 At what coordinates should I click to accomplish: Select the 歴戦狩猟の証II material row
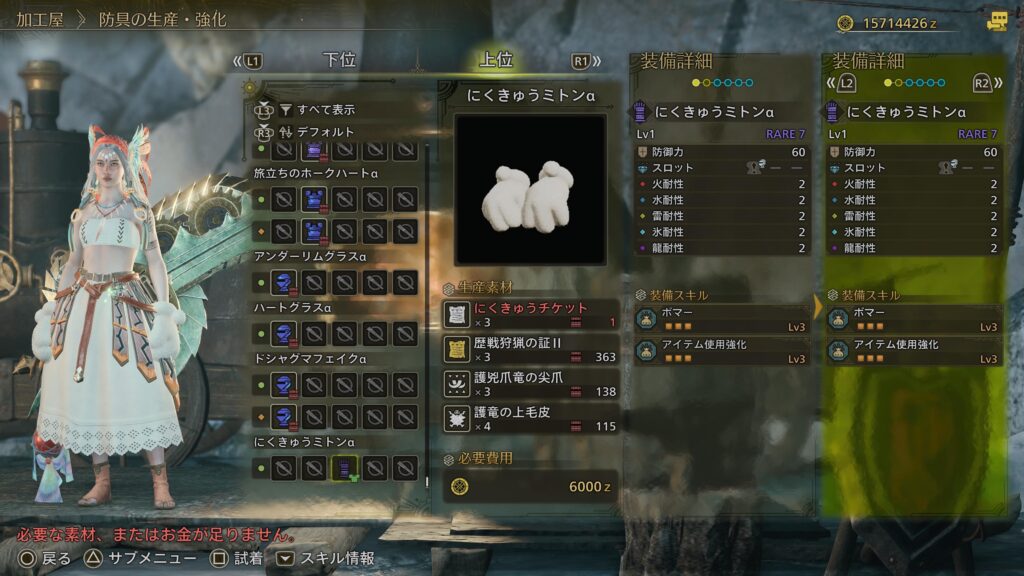(x=531, y=349)
